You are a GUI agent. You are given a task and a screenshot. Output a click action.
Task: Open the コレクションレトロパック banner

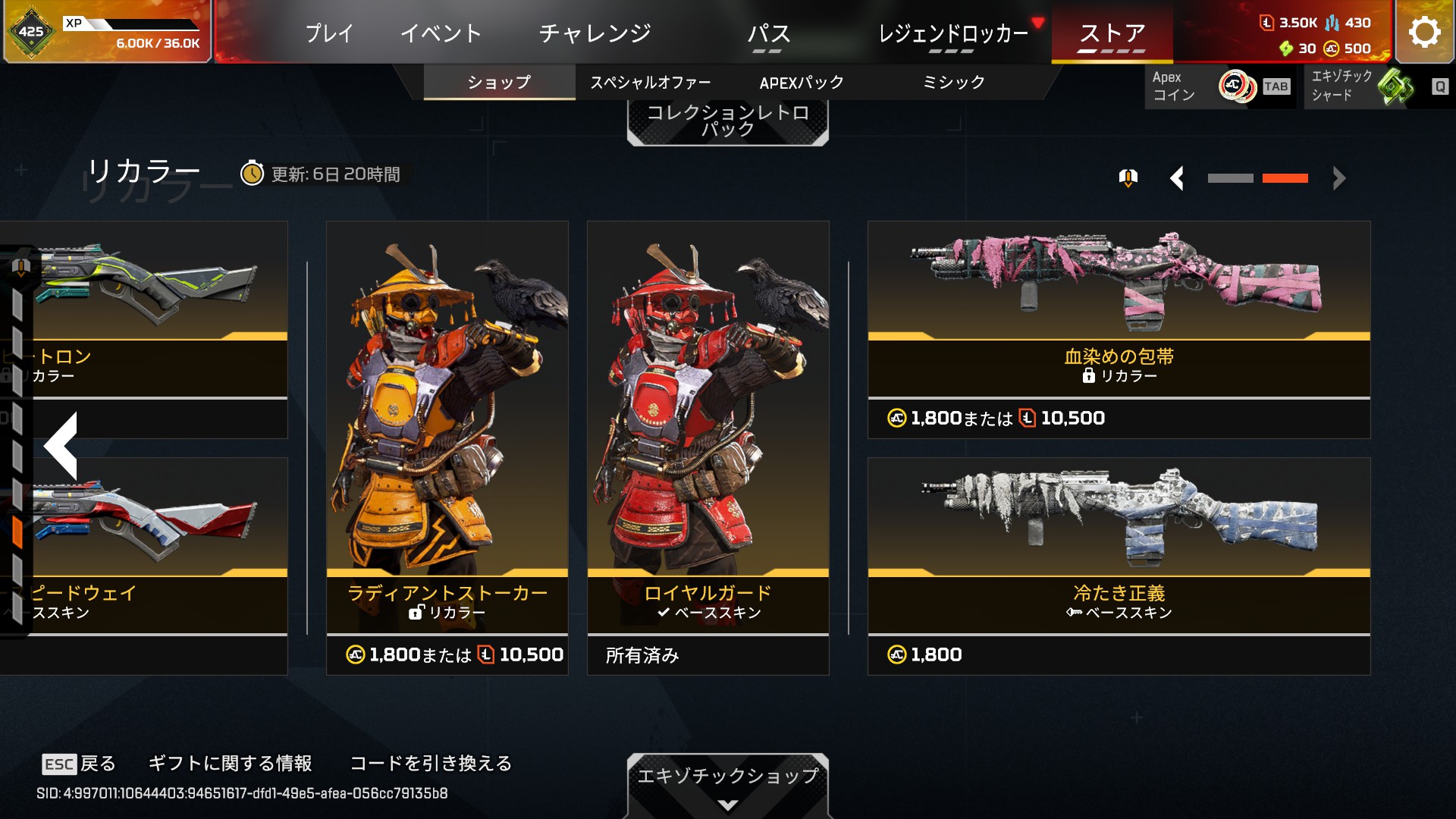pos(727,121)
